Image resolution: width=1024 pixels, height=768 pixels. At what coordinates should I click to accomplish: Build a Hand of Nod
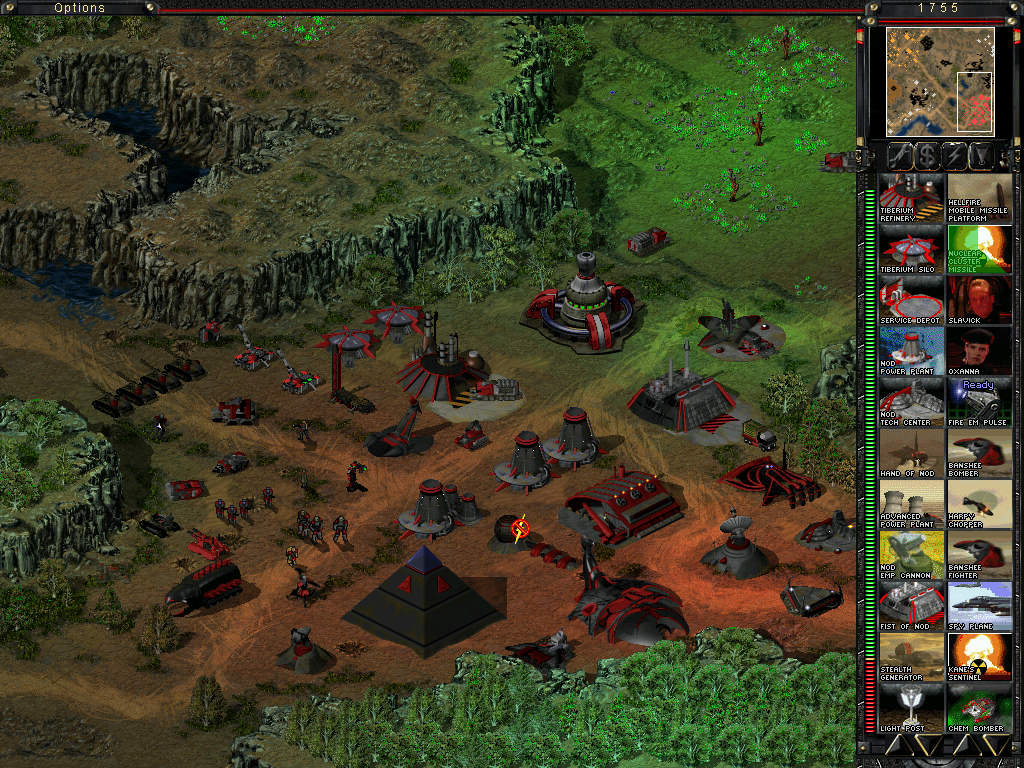click(x=911, y=453)
